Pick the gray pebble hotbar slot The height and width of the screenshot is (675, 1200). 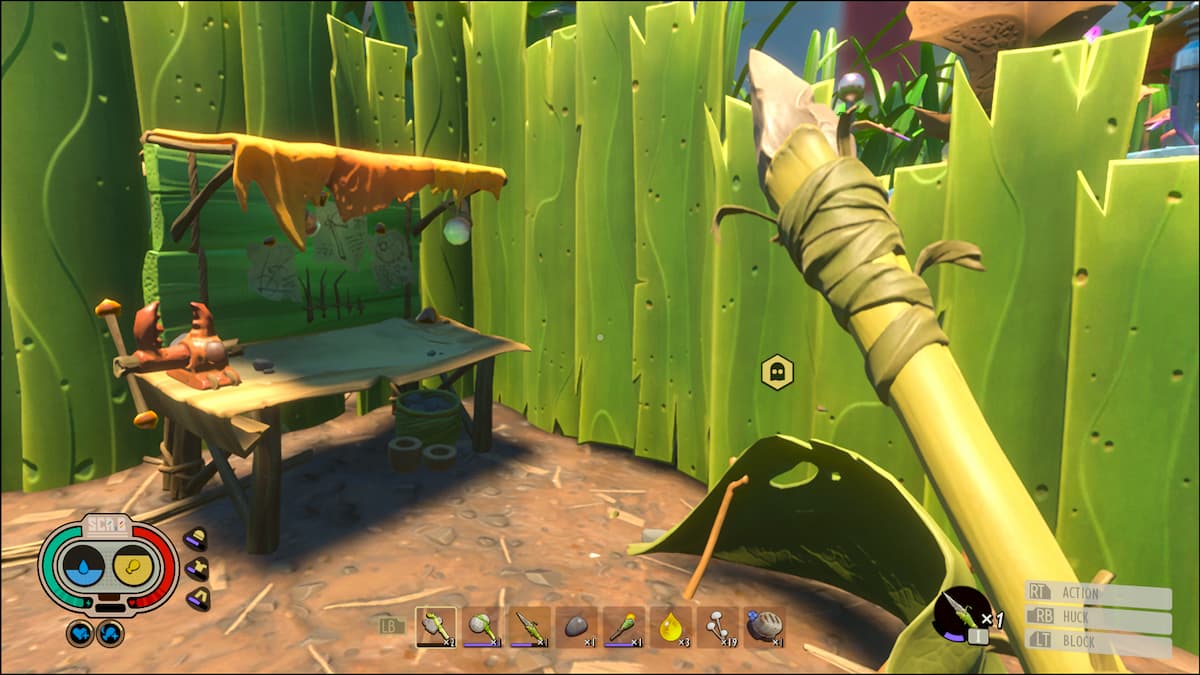[x=576, y=627]
